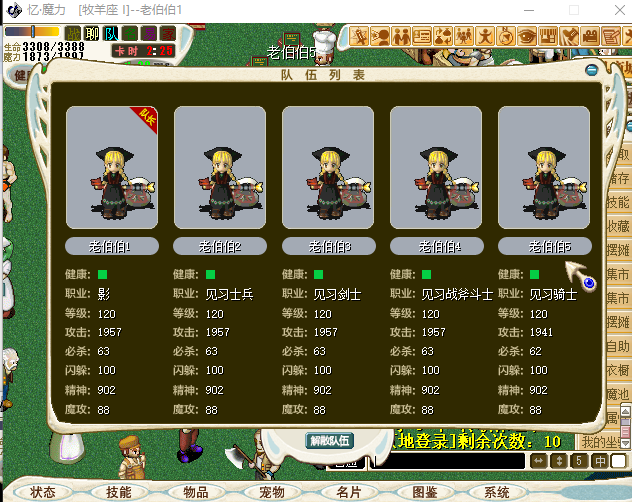Select 老伯伯4 character card
The height and width of the screenshot is (502, 632).
pyautogui.click(x=436, y=168)
